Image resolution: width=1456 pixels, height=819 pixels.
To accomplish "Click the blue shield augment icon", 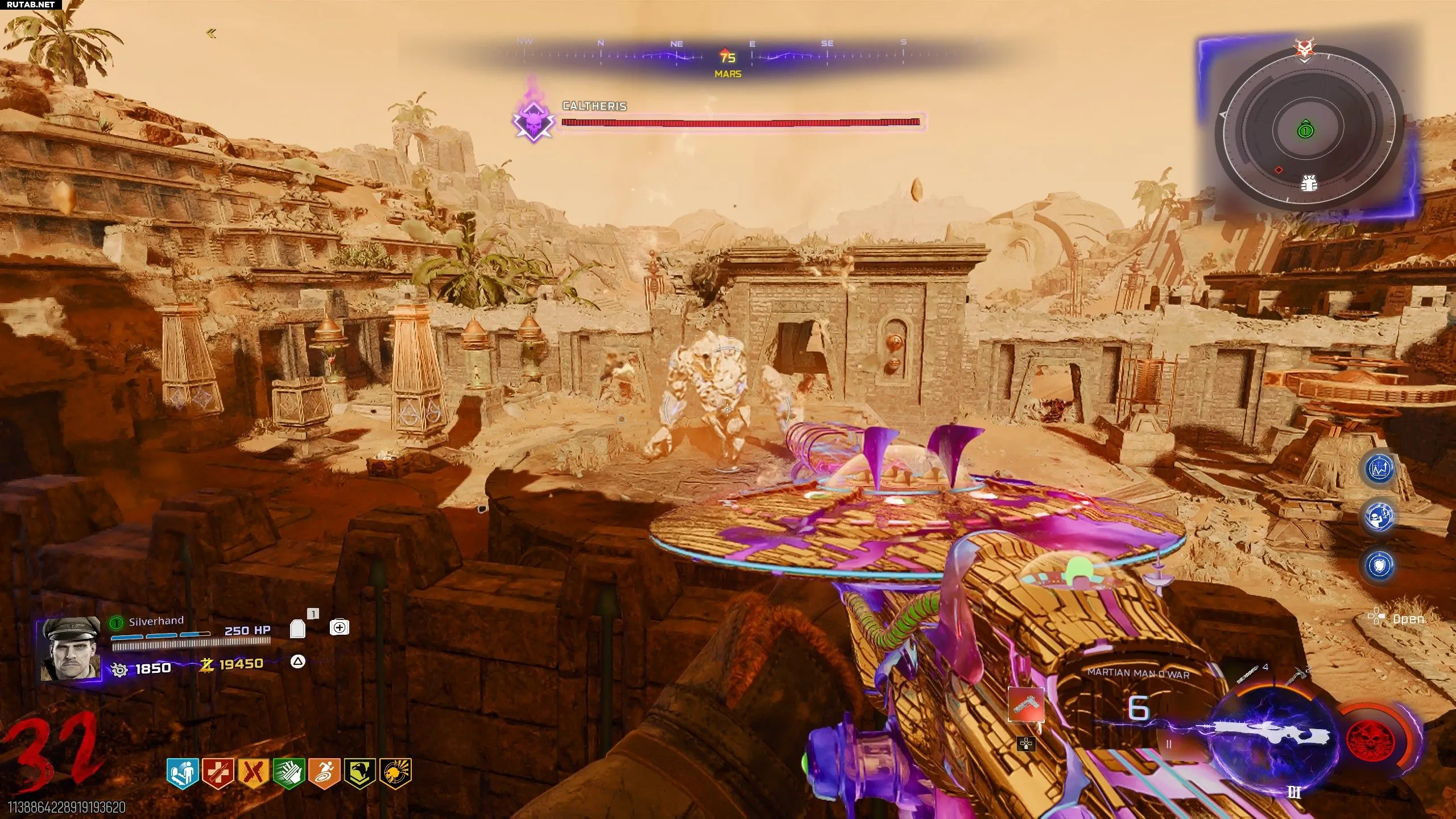I will [1379, 566].
